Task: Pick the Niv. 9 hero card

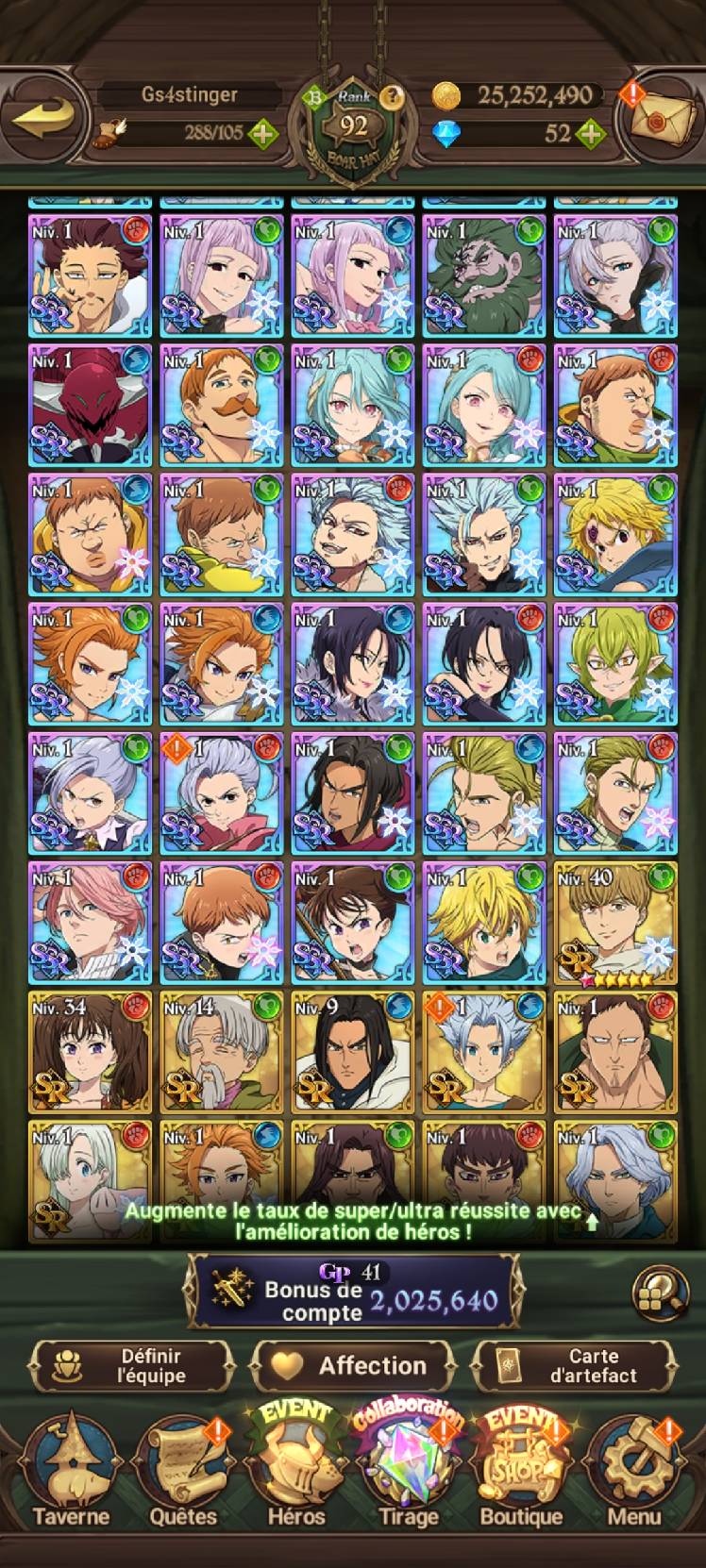Action: click(x=353, y=1052)
